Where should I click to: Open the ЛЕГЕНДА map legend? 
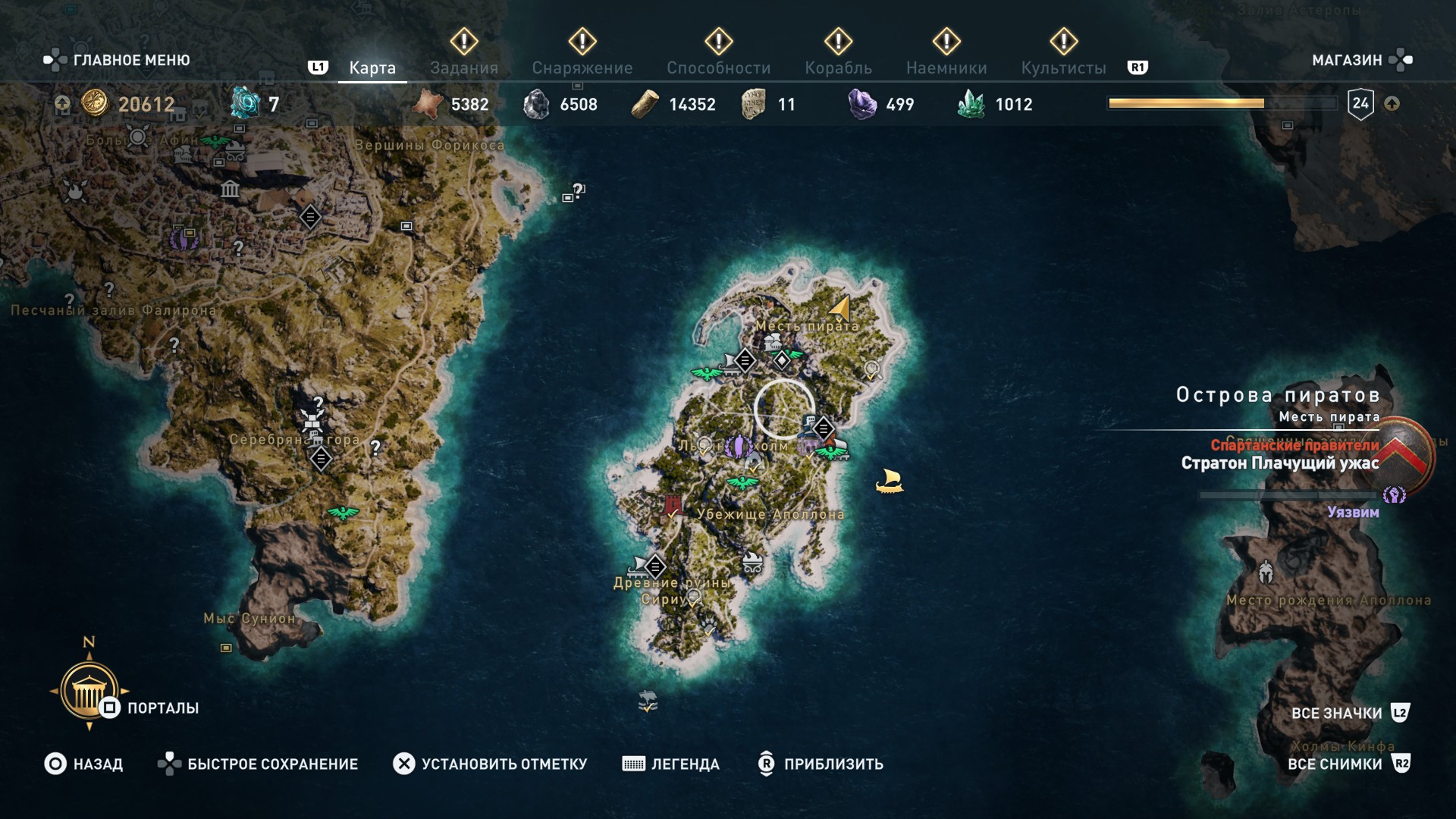671,764
